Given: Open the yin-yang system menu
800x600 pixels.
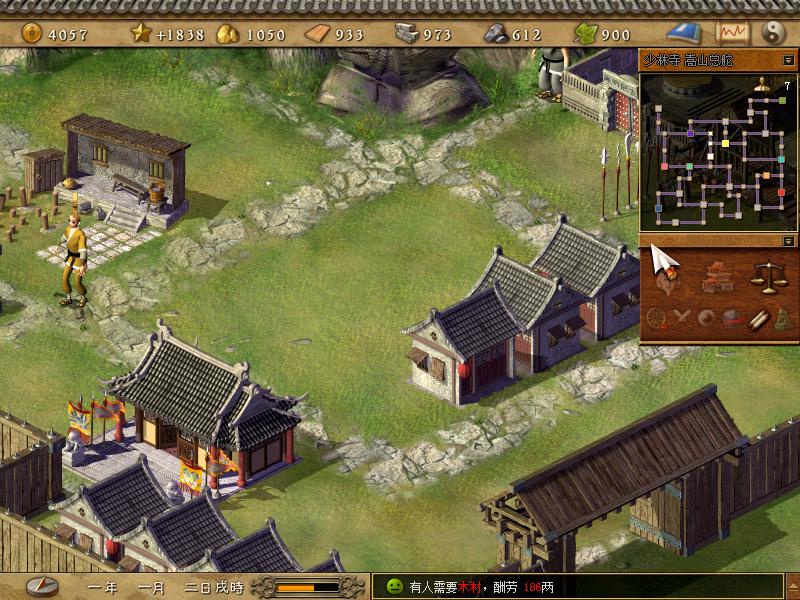Looking at the screenshot, I should click(x=775, y=33).
